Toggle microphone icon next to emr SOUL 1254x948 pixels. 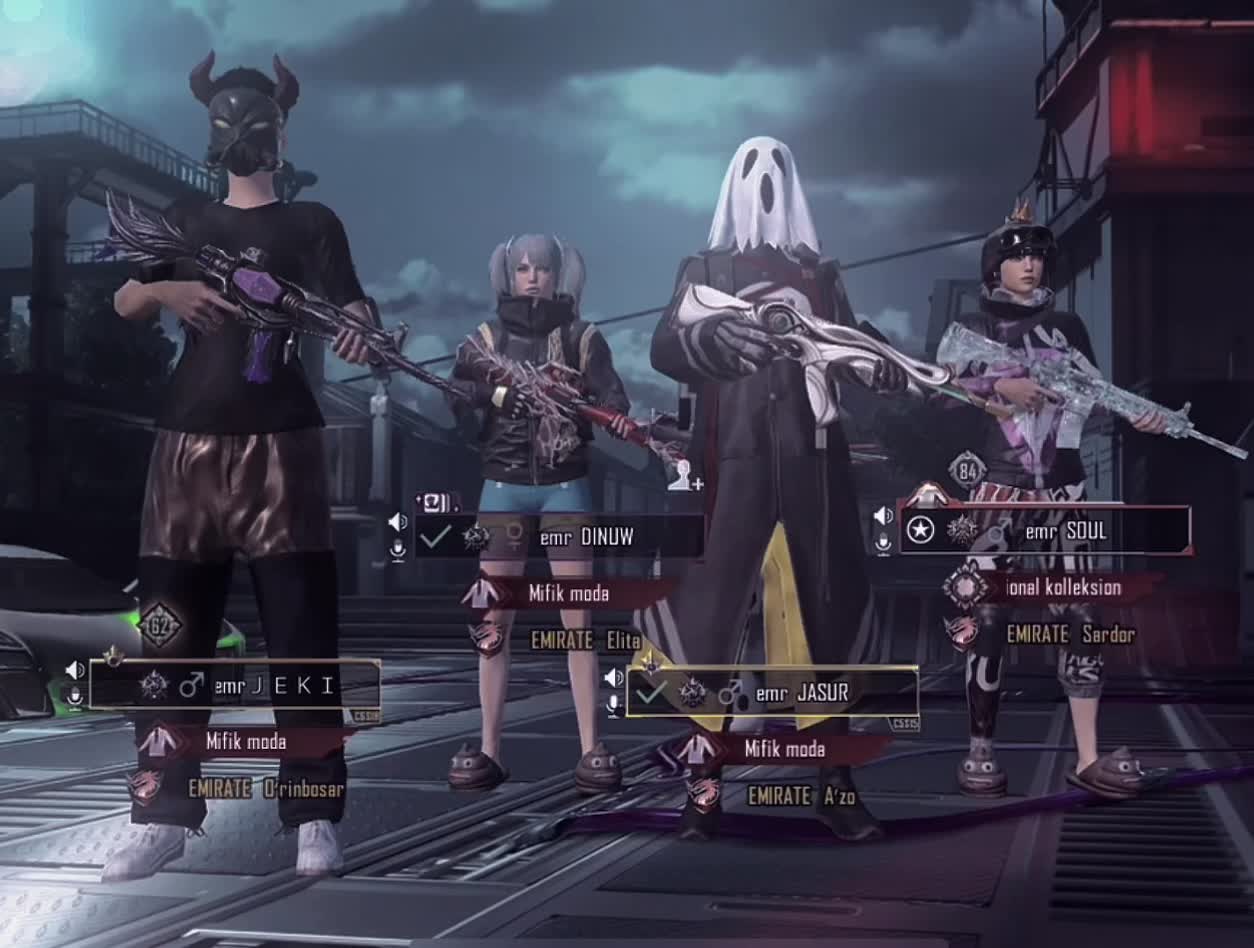pos(883,542)
